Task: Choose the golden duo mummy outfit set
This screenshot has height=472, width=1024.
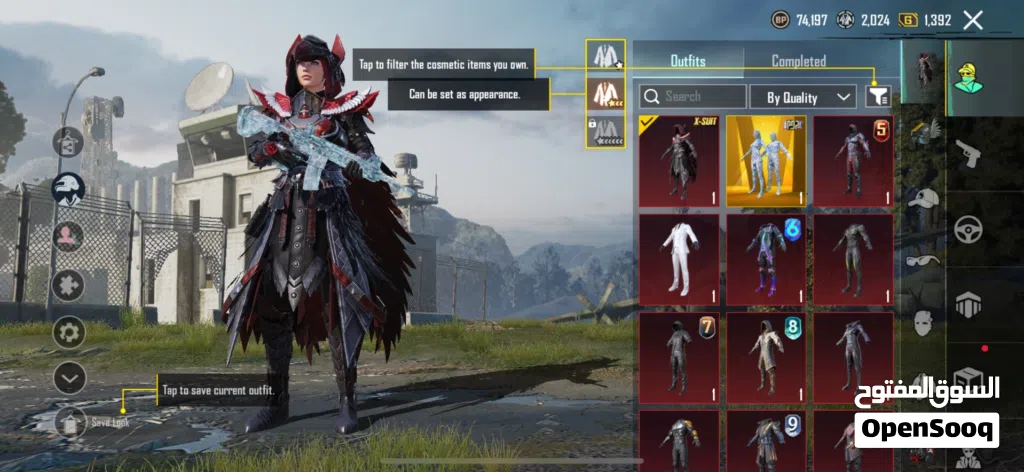Action: pos(766,161)
